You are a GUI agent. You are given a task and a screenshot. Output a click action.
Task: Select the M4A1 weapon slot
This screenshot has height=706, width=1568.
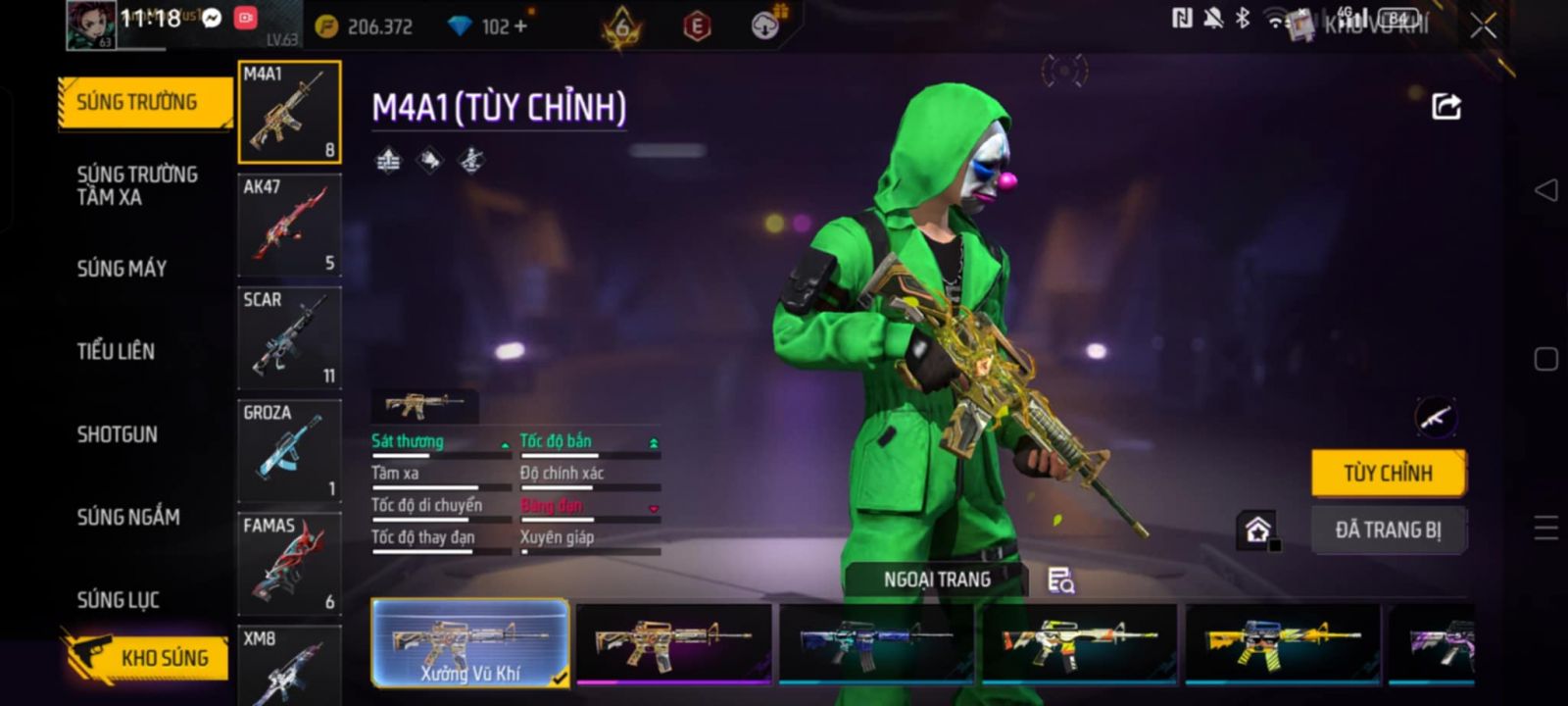(x=290, y=112)
